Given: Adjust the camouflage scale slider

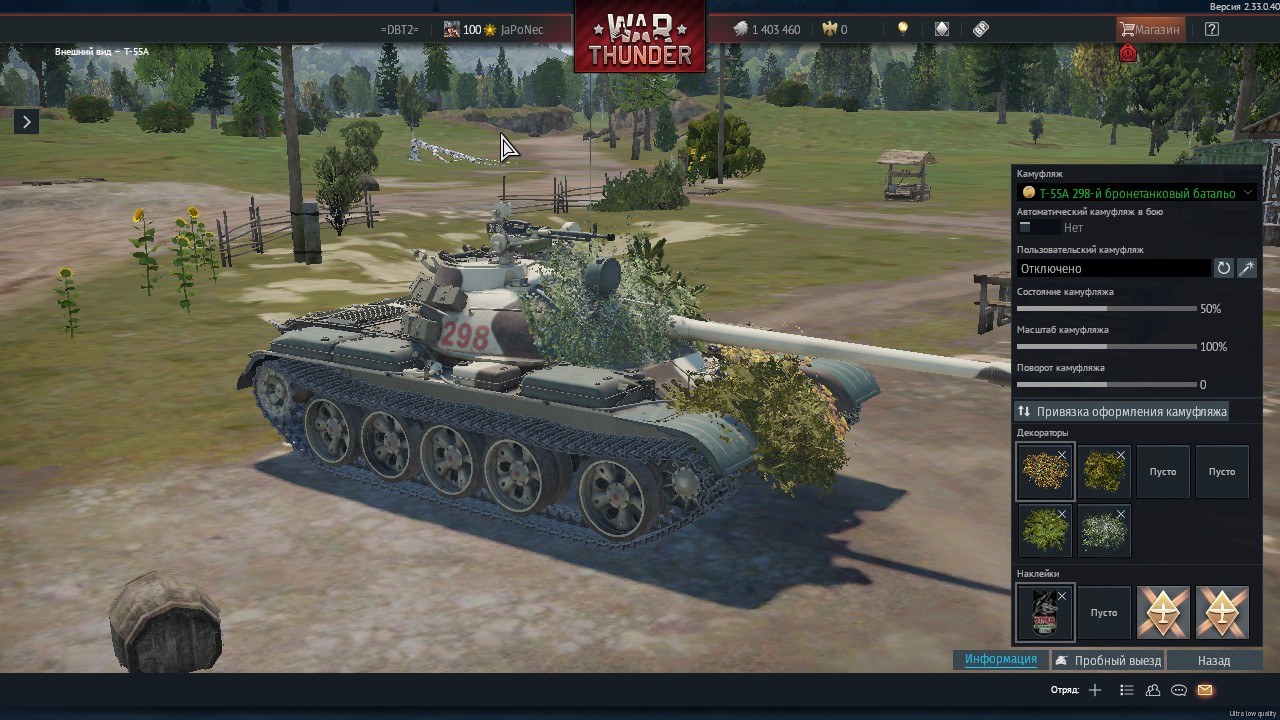Looking at the screenshot, I should (1106, 347).
